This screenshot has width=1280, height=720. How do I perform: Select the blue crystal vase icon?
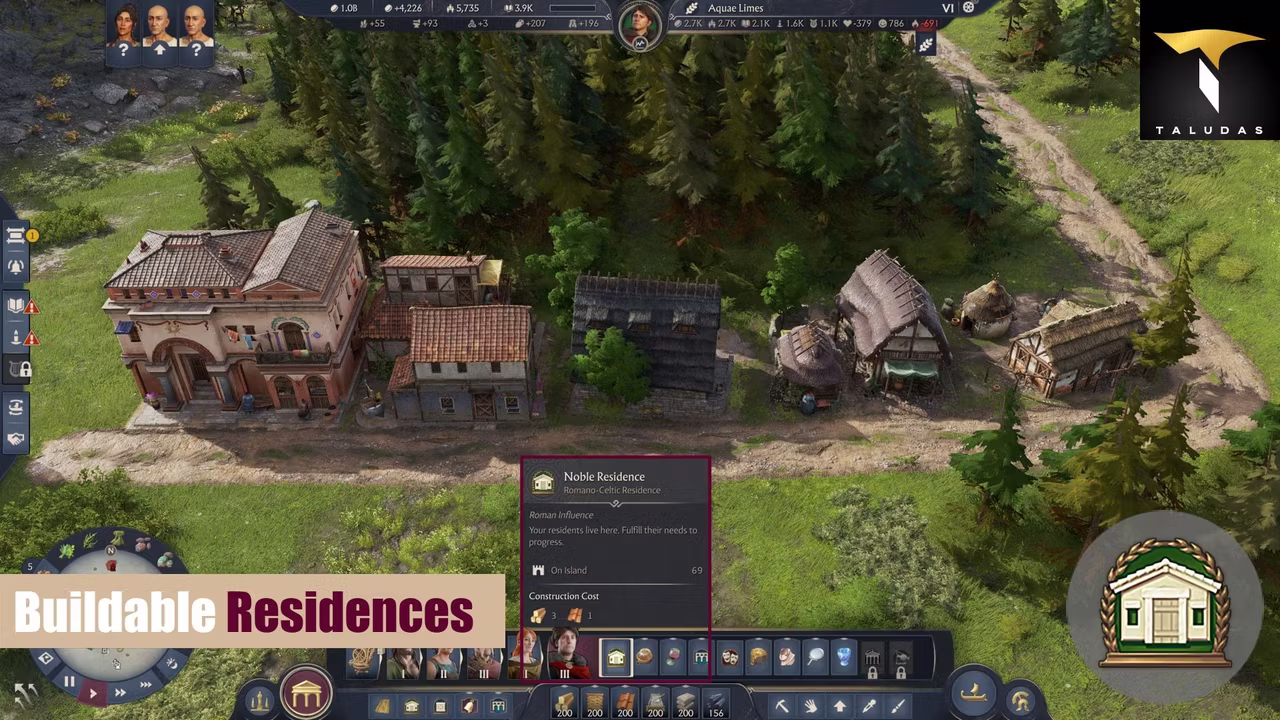[844, 657]
